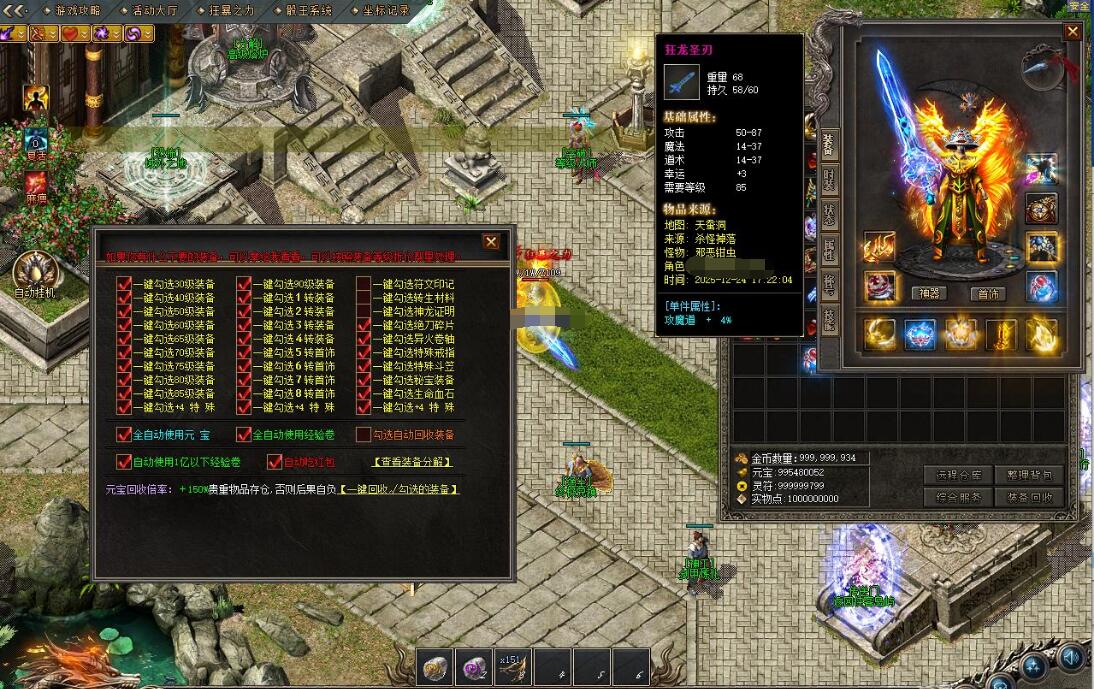Image resolution: width=1094 pixels, height=689 pixels.
Task: Click the 整理背包 sort bag button
Action: click(1029, 475)
